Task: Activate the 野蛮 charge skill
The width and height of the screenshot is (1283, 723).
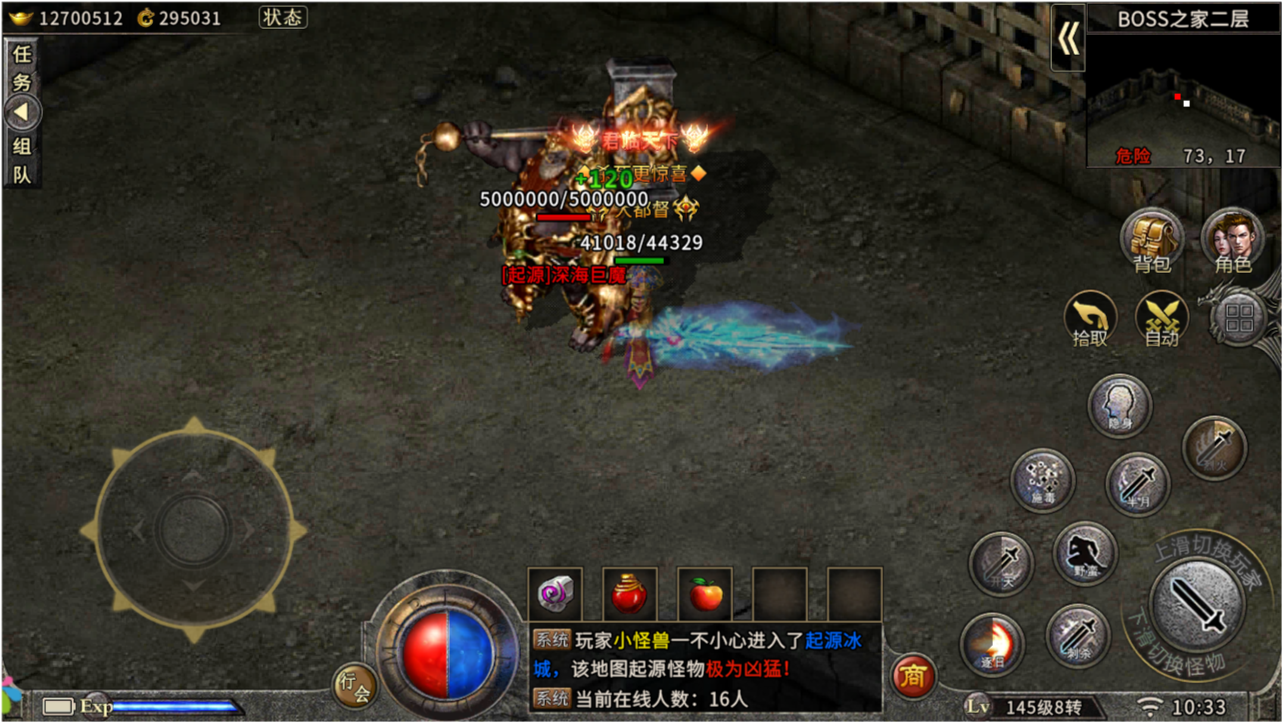Action: point(1085,553)
